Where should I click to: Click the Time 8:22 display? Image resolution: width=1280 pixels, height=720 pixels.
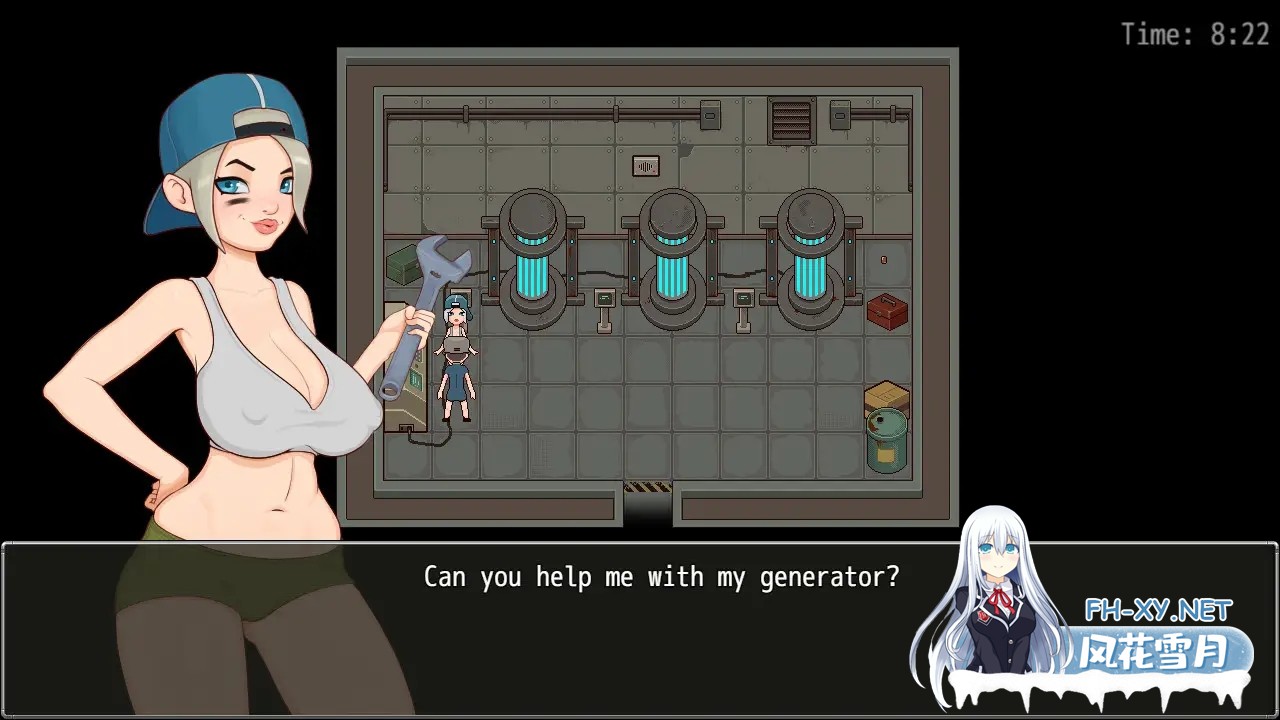pyautogui.click(x=1197, y=34)
